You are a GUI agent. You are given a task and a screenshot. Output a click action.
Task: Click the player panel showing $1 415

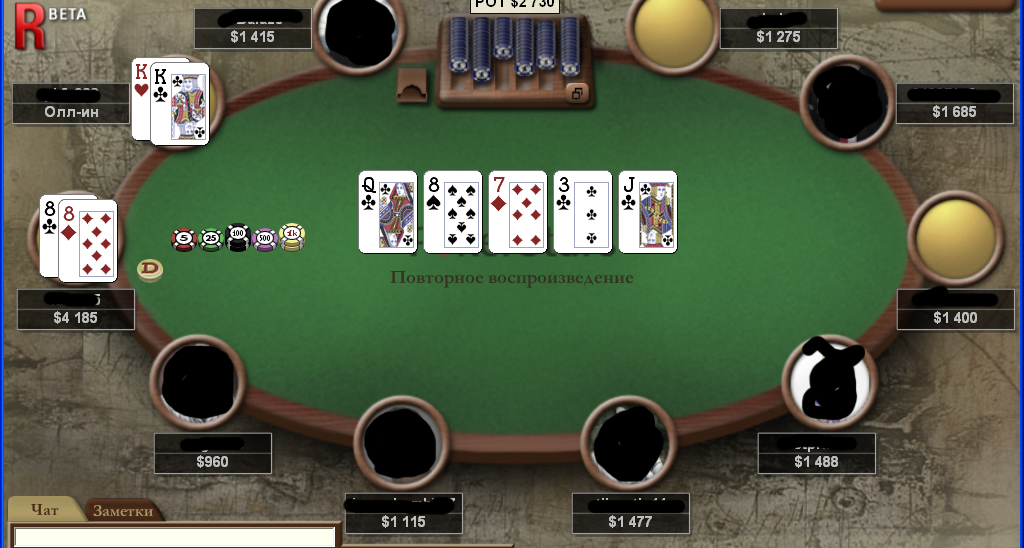coord(252,29)
